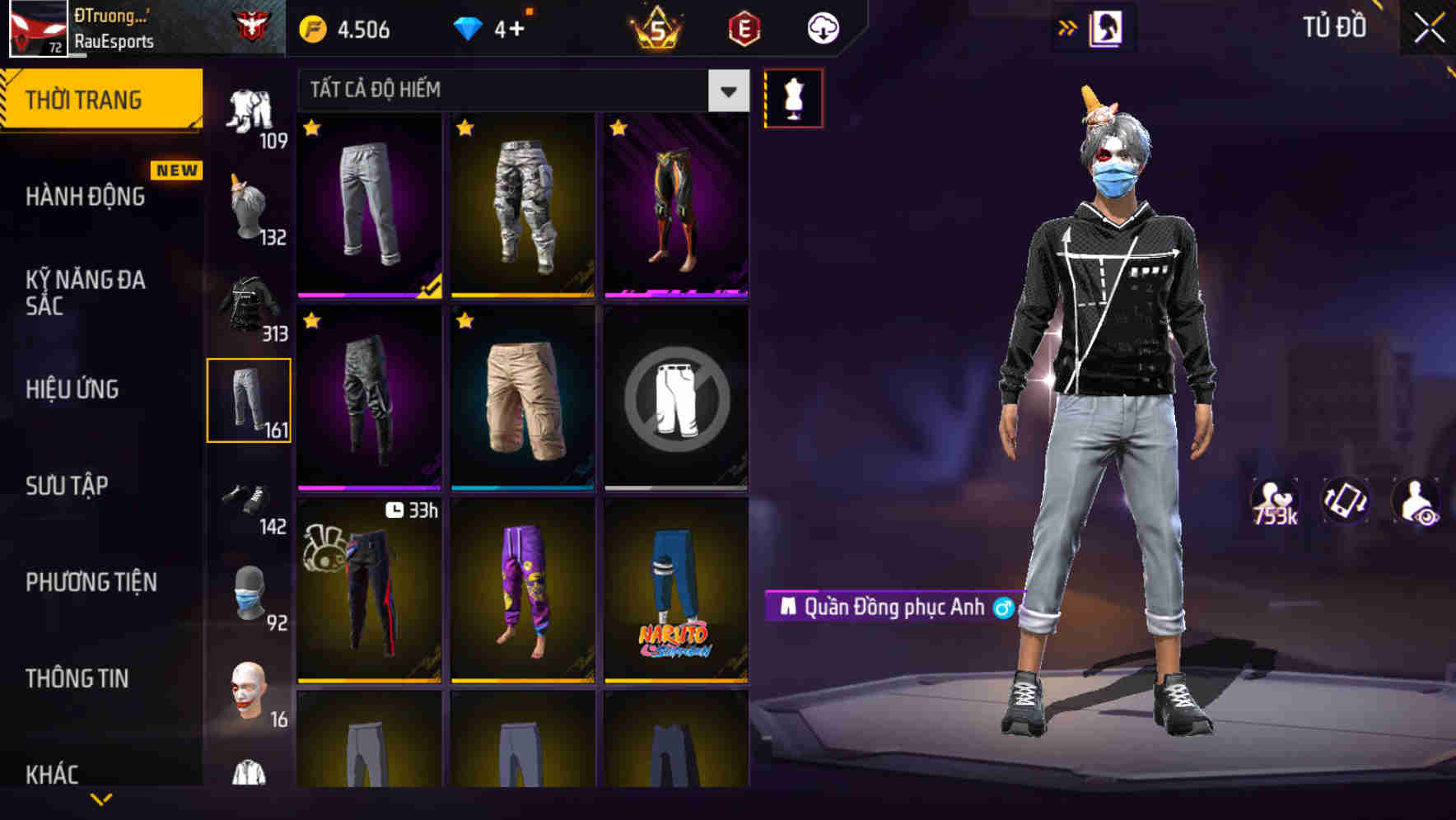This screenshot has width=1456, height=820.
Task: Open the mask category icon labeled 92
Action: click(250, 595)
